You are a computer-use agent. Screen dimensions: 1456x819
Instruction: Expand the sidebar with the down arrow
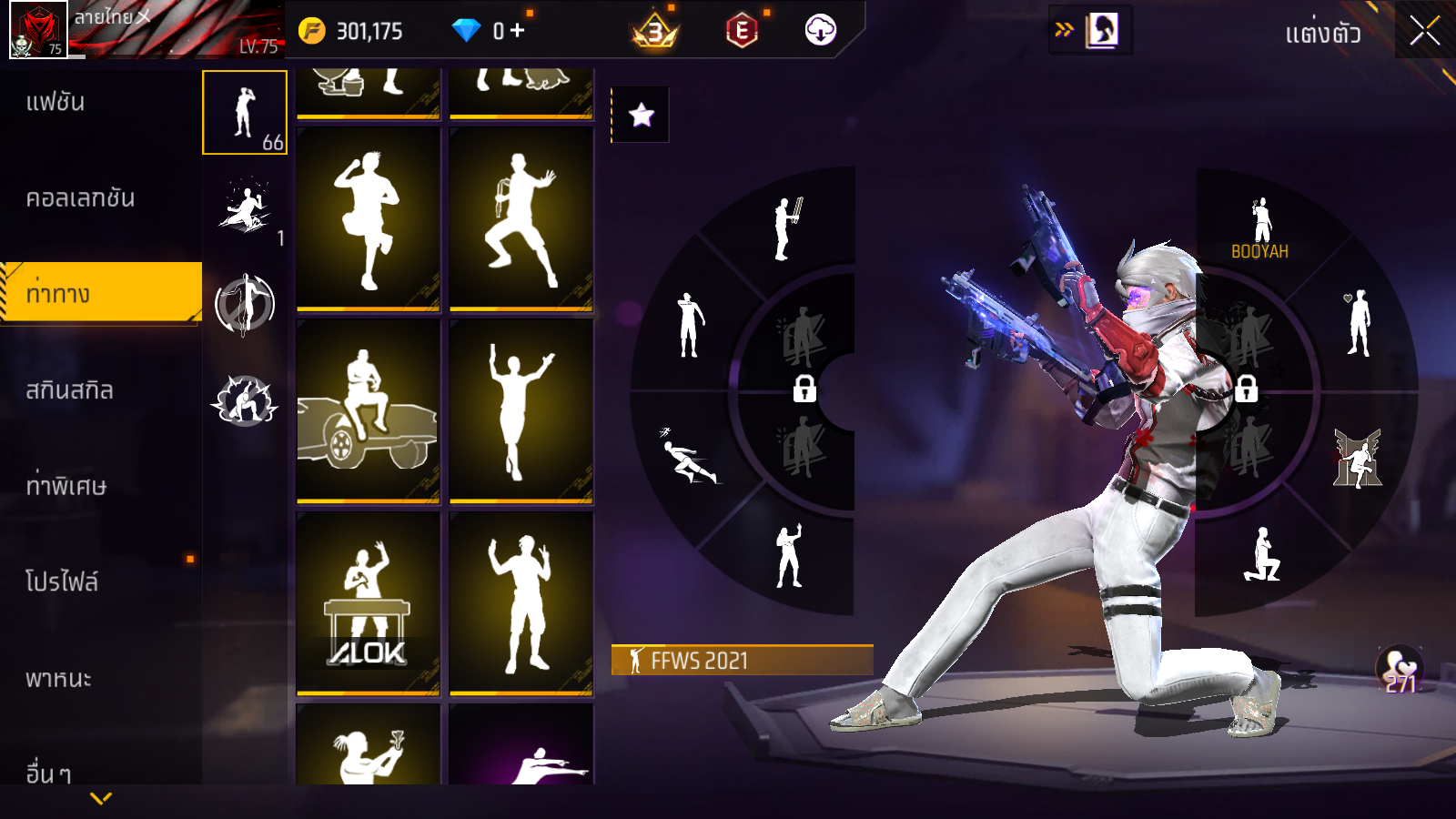(101, 798)
